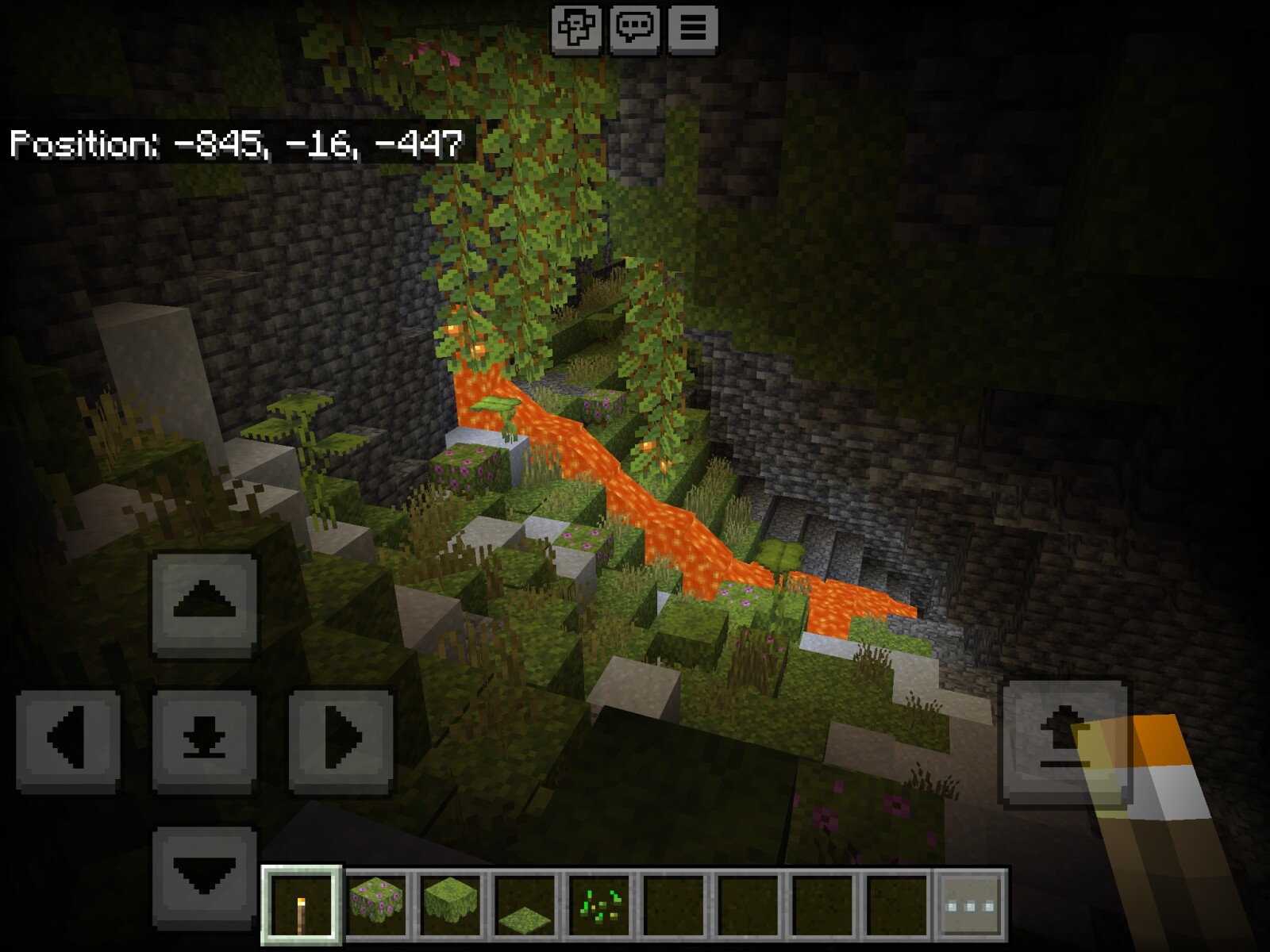Screen dimensions: 1270x952
Task: Select the flowering azalea block slot
Action: coord(376,905)
